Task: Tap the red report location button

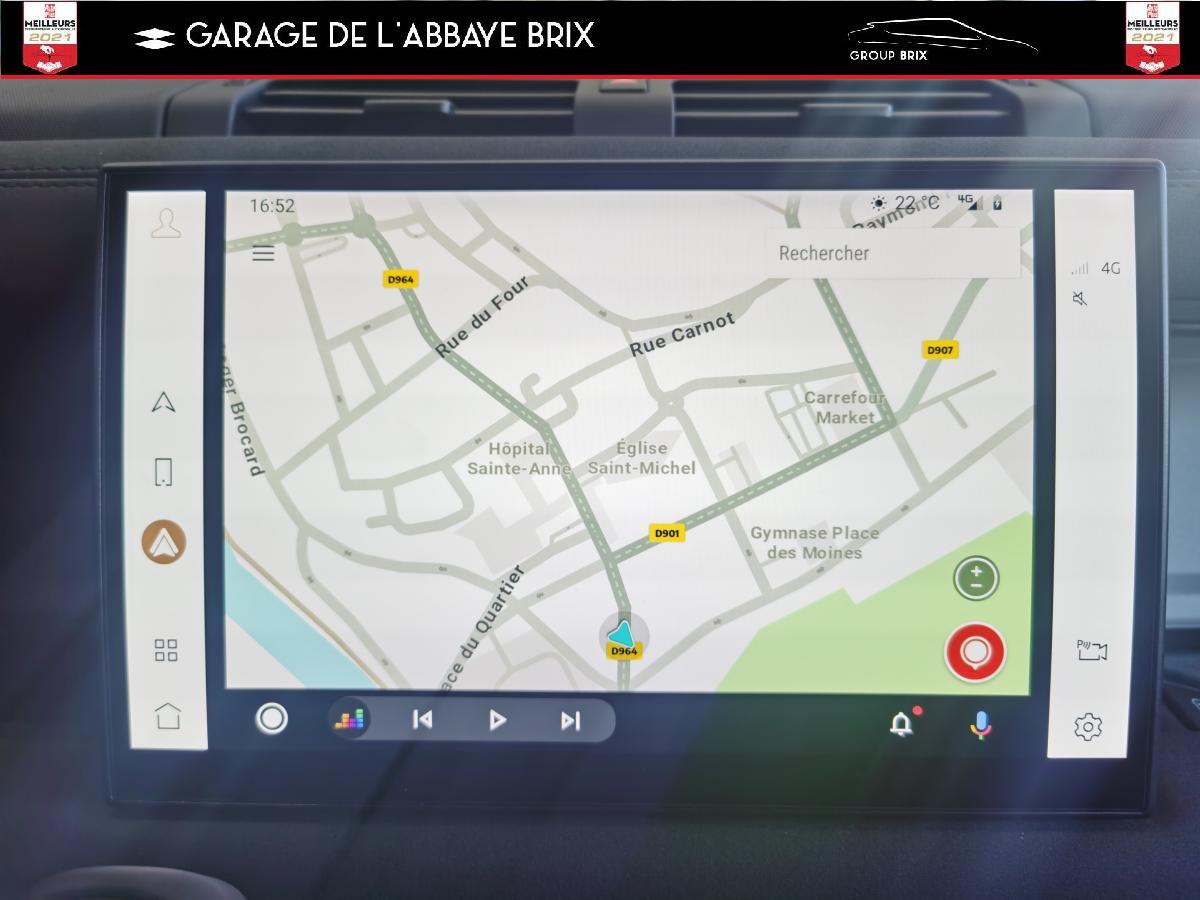Action: point(975,652)
